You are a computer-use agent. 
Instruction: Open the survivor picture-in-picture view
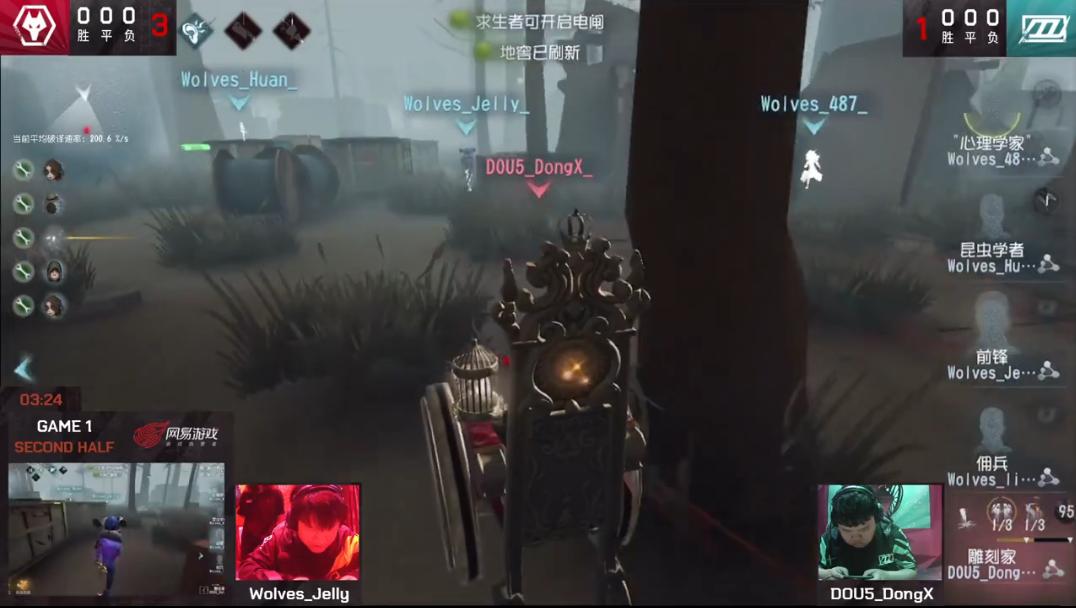[118, 529]
